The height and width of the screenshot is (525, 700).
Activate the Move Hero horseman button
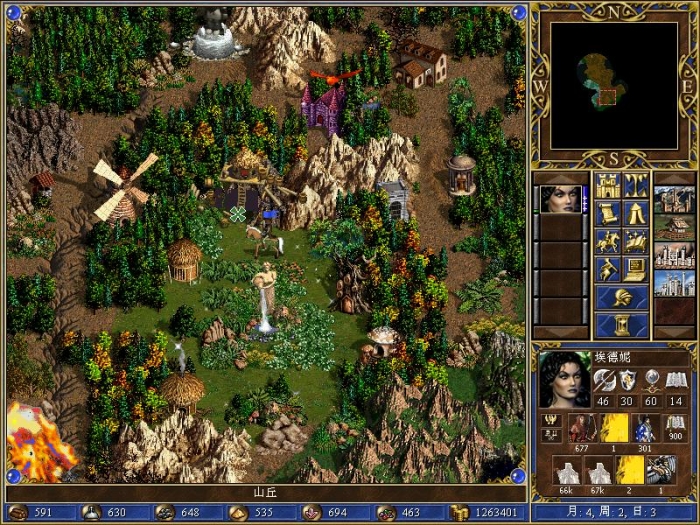coord(607,241)
